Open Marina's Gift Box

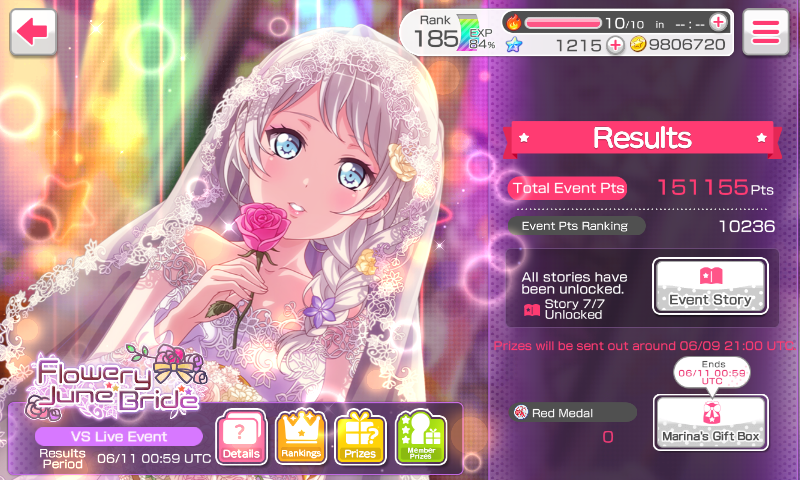click(x=710, y=422)
